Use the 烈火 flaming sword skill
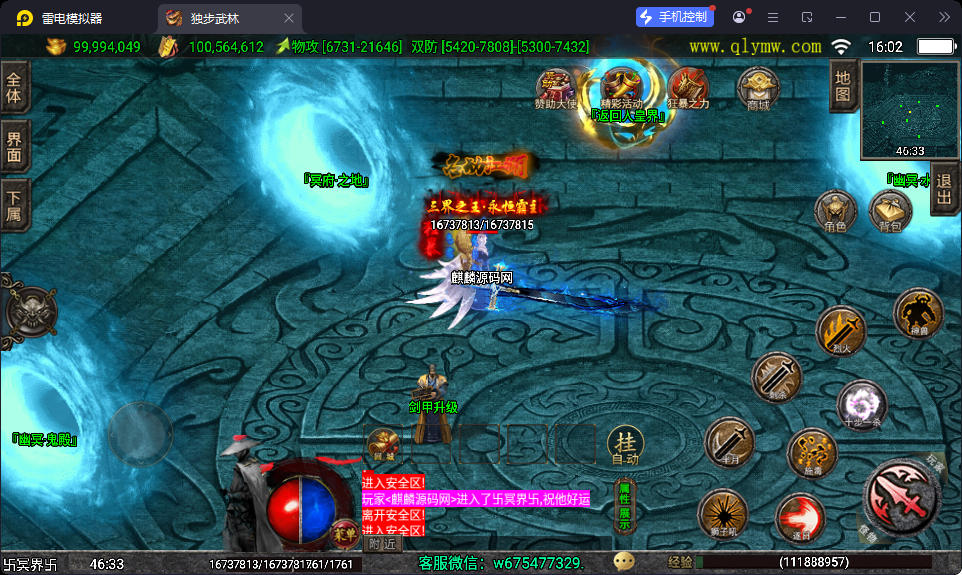The height and width of the screenshot is (575, 962). 840,331
